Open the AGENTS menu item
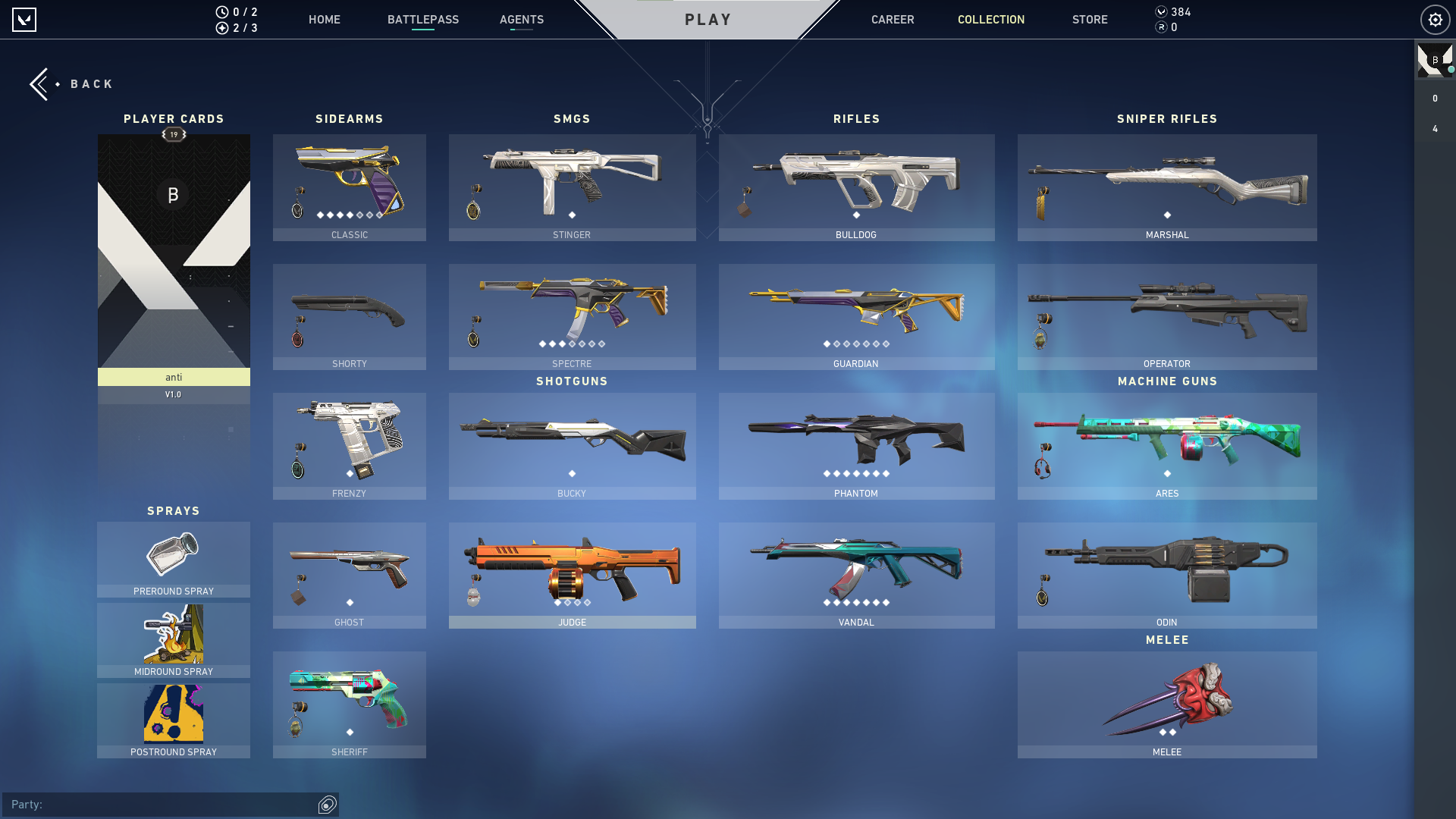This screenshot has height=819, width=1456. pos(521,20)
